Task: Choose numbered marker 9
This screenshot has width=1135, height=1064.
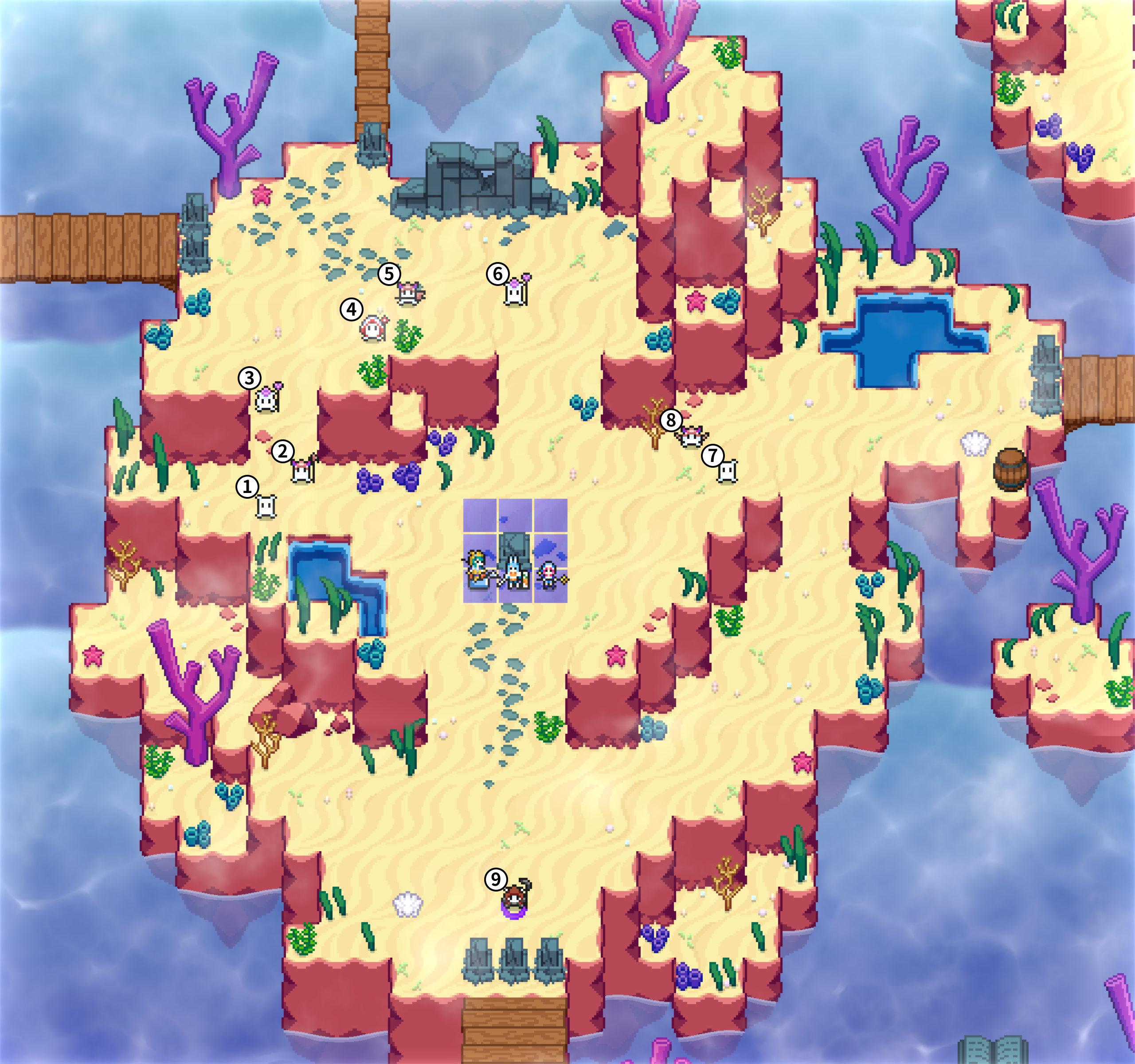Action: (x=496, y=880)
